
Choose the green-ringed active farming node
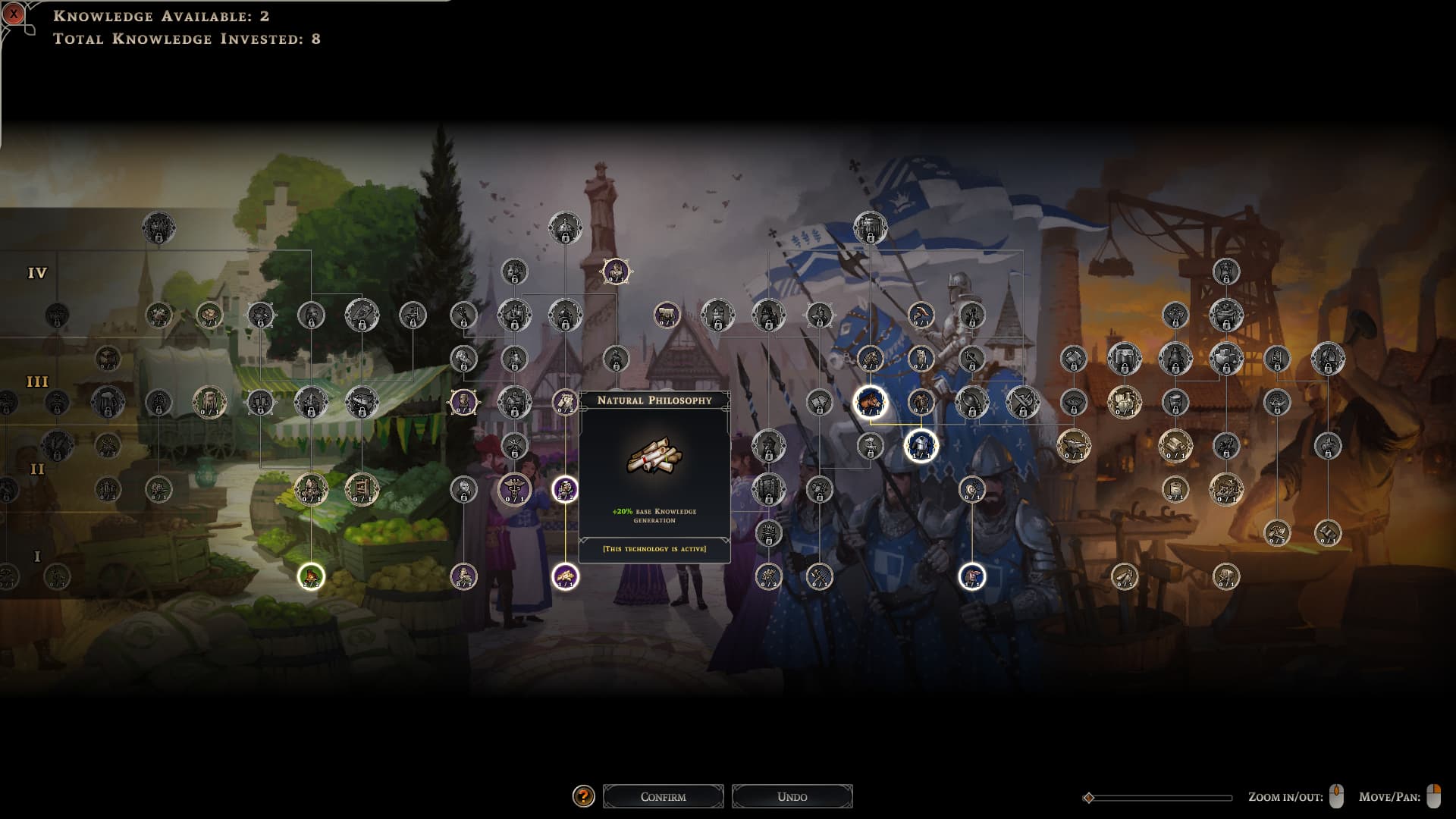[x=311, y=576]
